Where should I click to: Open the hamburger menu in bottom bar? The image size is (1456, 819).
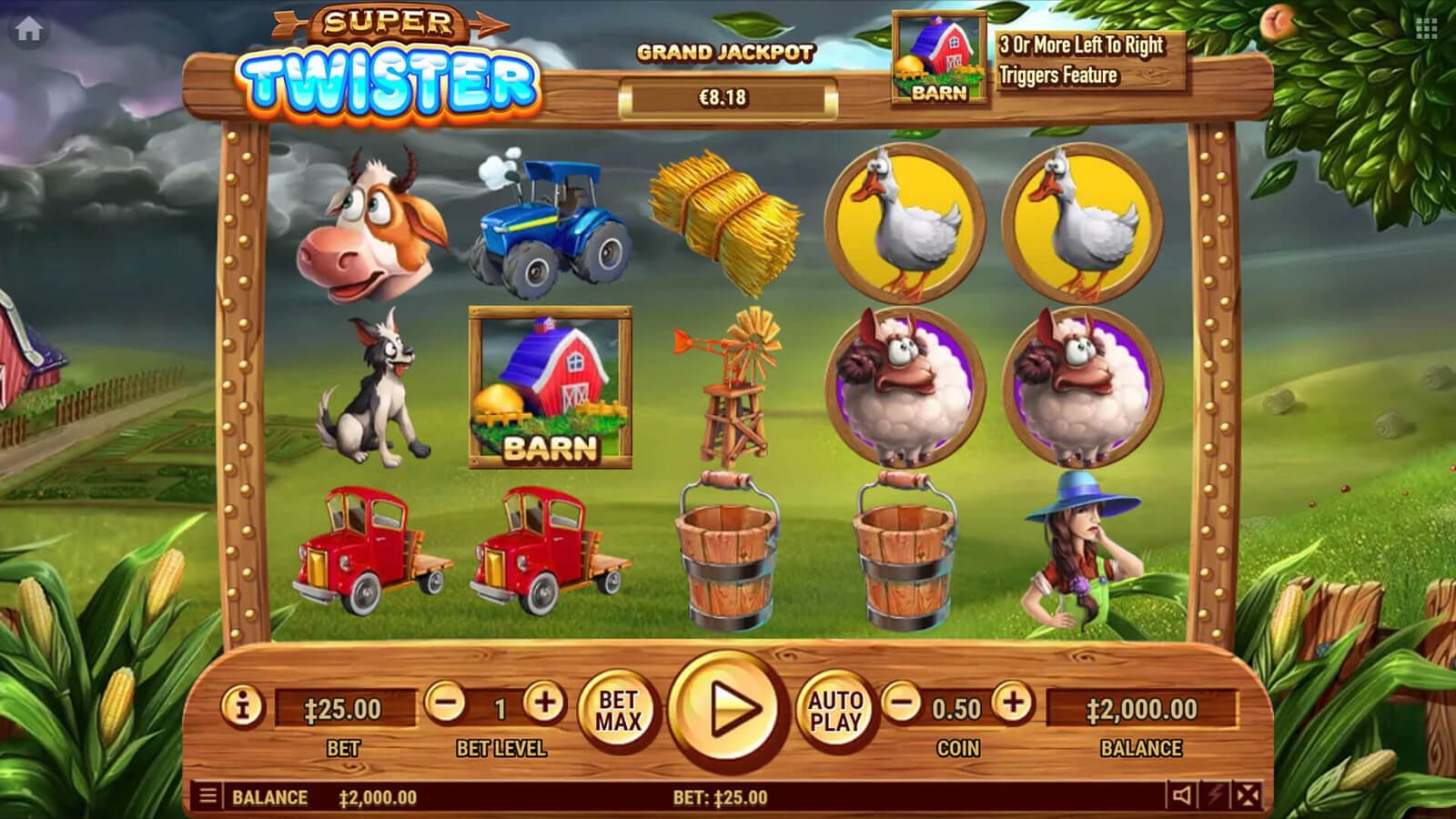tap(207, 796)
